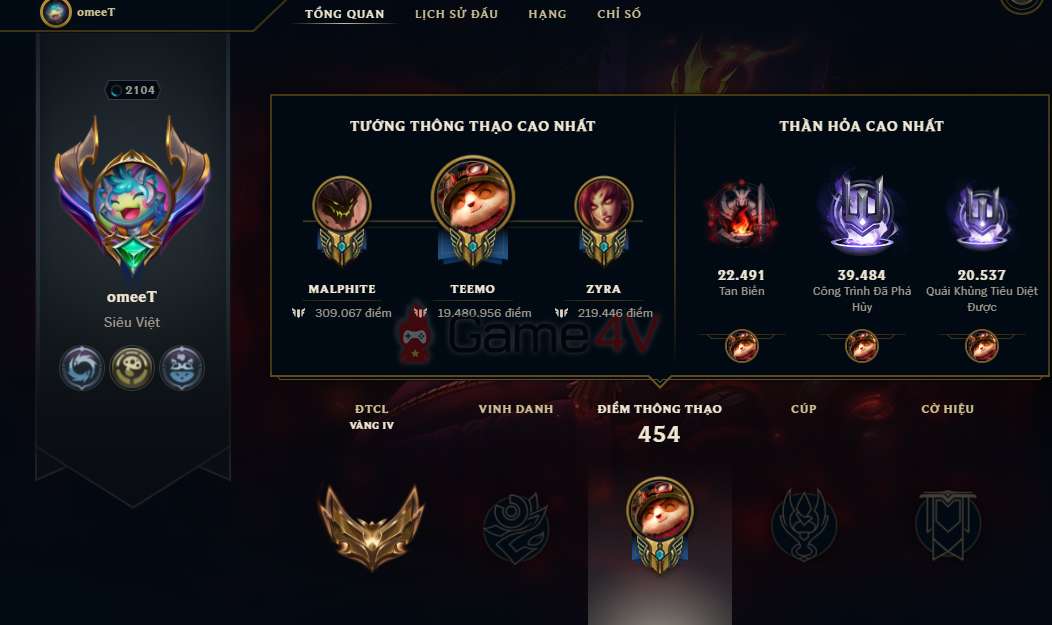This screenshot has width=1052, height=625.
Task: Open the Cúp trophy section
Action: (x=803, y=525)
